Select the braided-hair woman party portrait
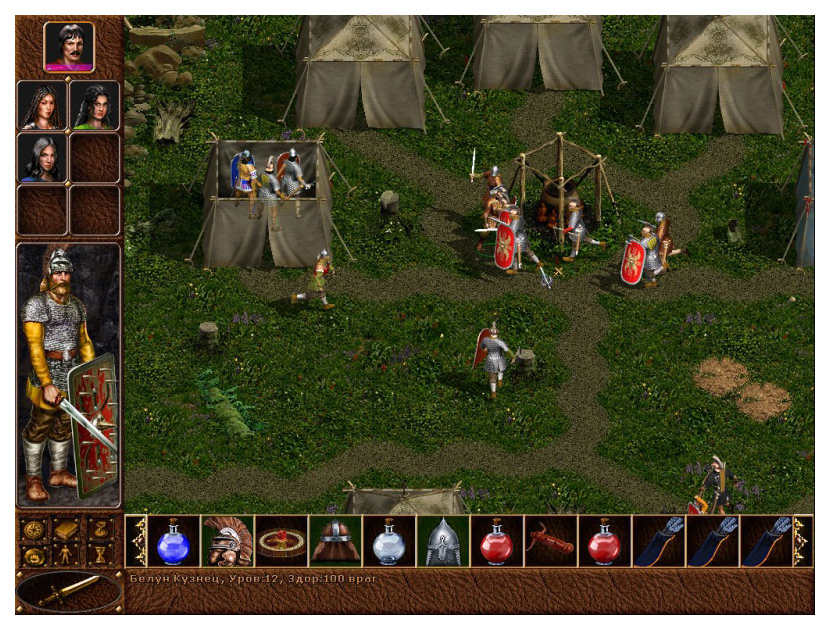 (x=42, y=105)
